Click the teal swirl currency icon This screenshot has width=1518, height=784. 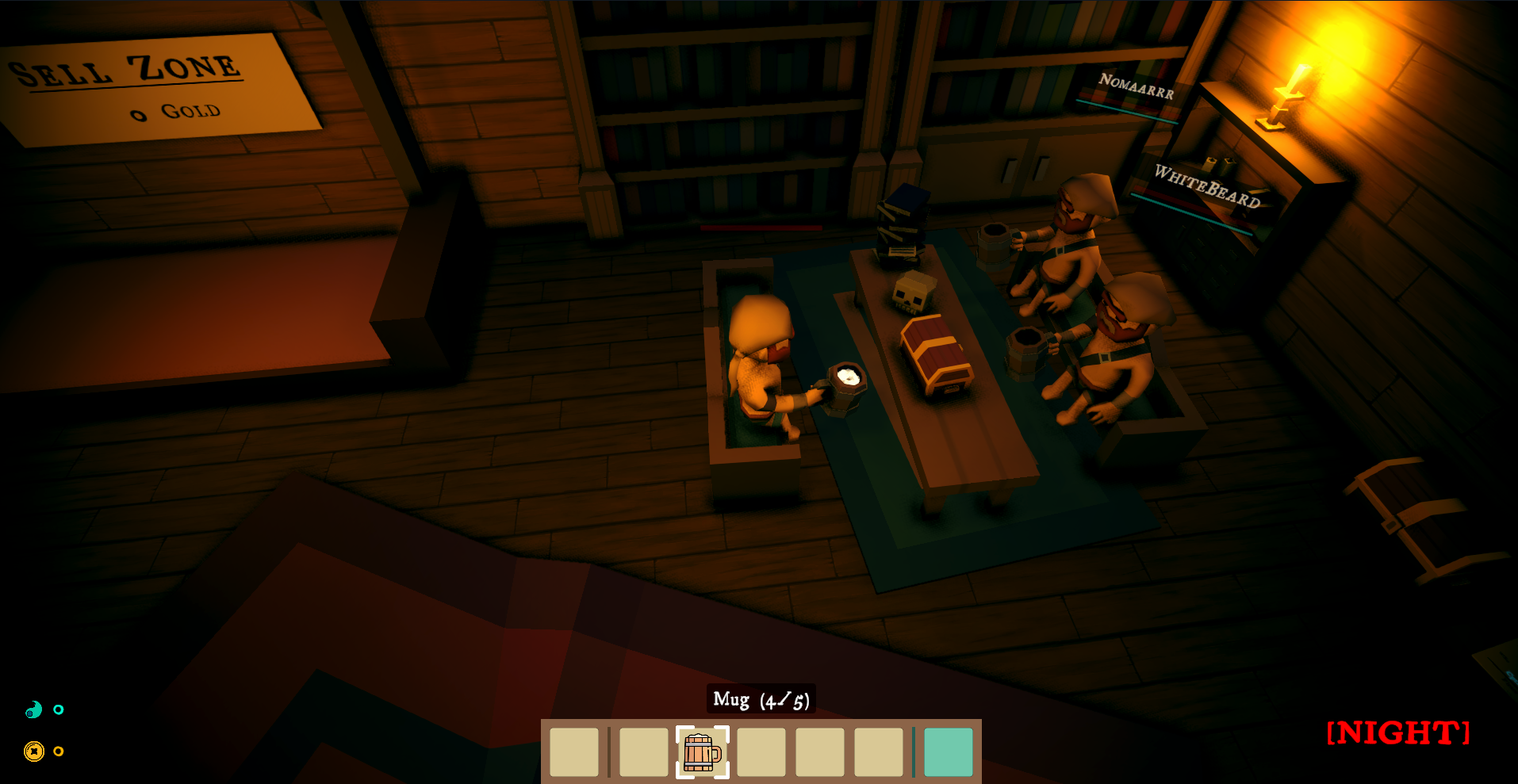click(x=33, y=710)
